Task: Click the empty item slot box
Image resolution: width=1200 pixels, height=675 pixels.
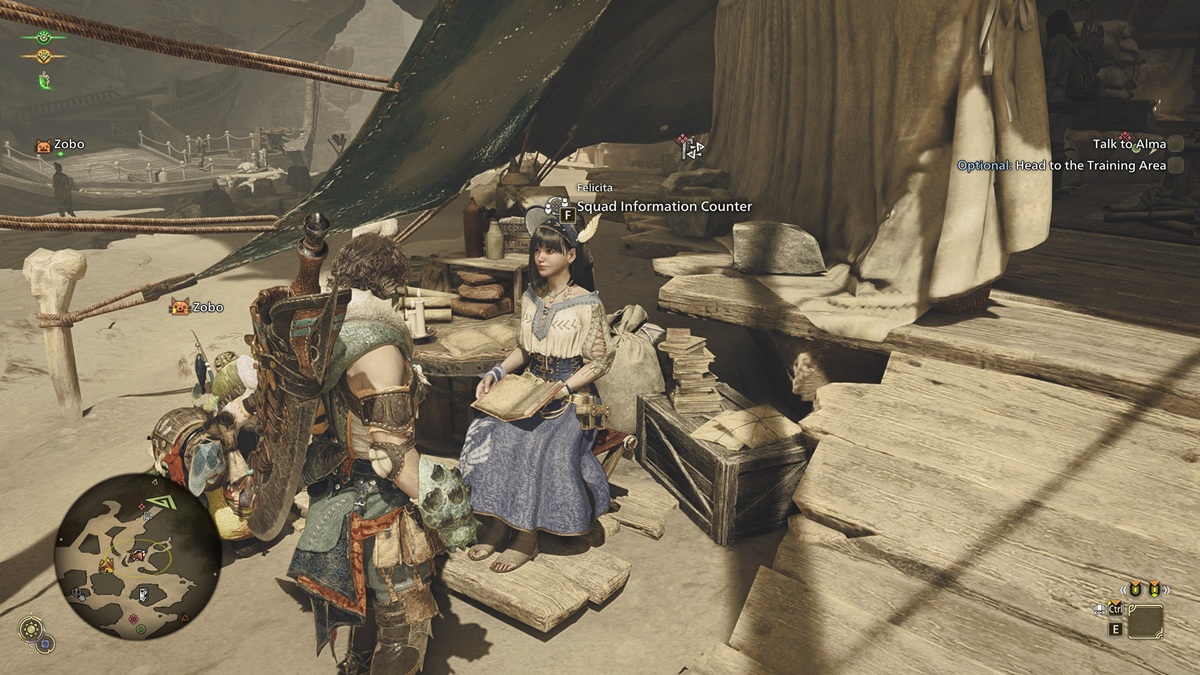Action: pyautogui.click(x=1145, y=621)
